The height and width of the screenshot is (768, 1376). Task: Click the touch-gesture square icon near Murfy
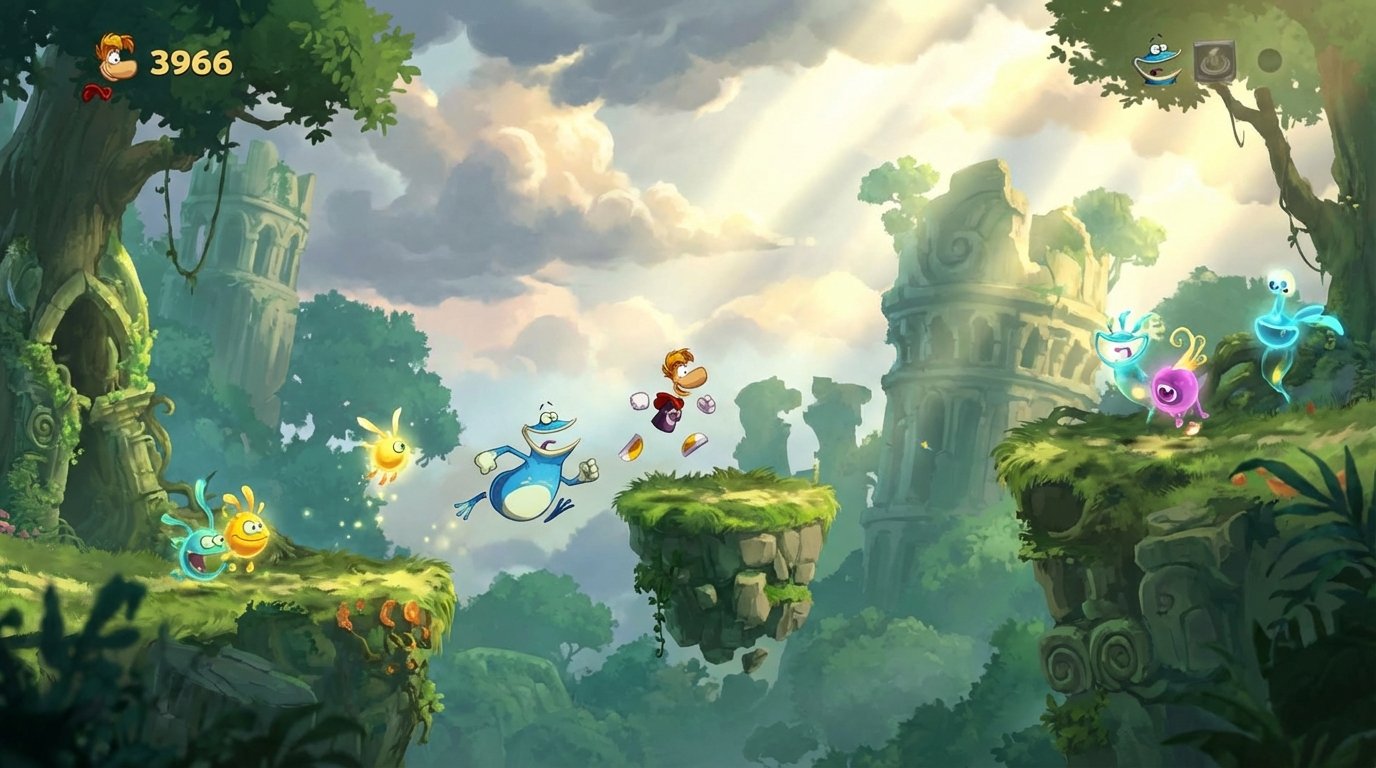(1215, 60)
